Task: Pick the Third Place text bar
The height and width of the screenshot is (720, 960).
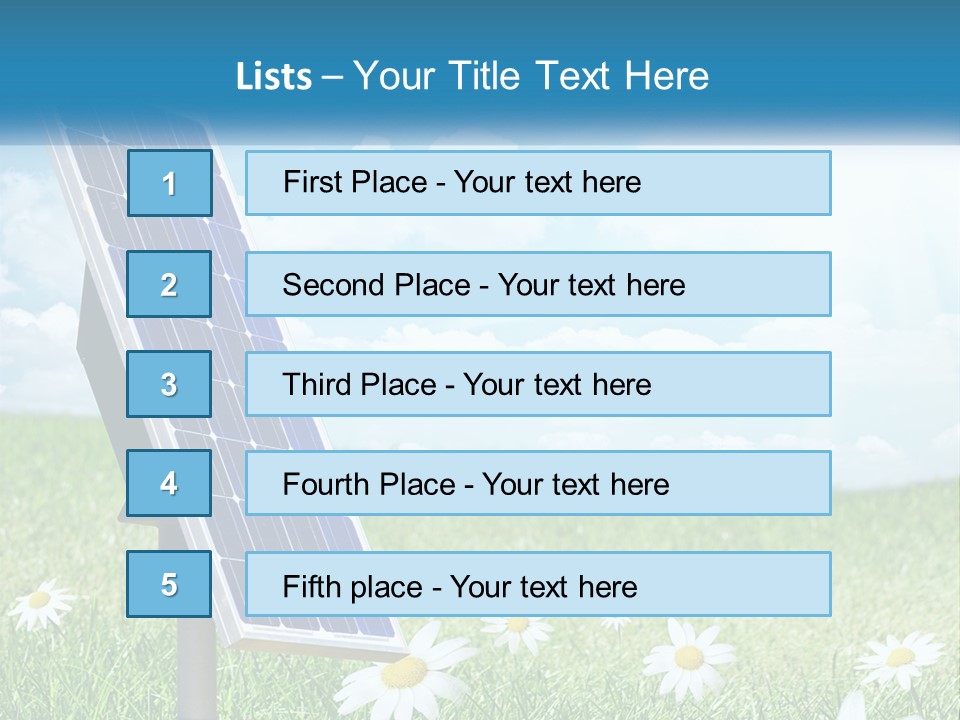Action: [x=538, y=384]
